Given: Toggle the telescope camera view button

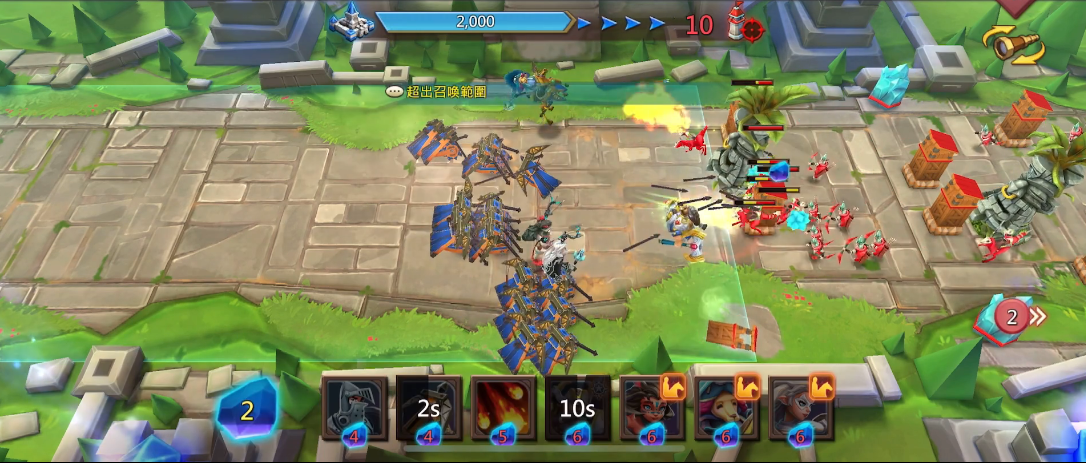Looking at the screenshot, I should [1014, 44].
